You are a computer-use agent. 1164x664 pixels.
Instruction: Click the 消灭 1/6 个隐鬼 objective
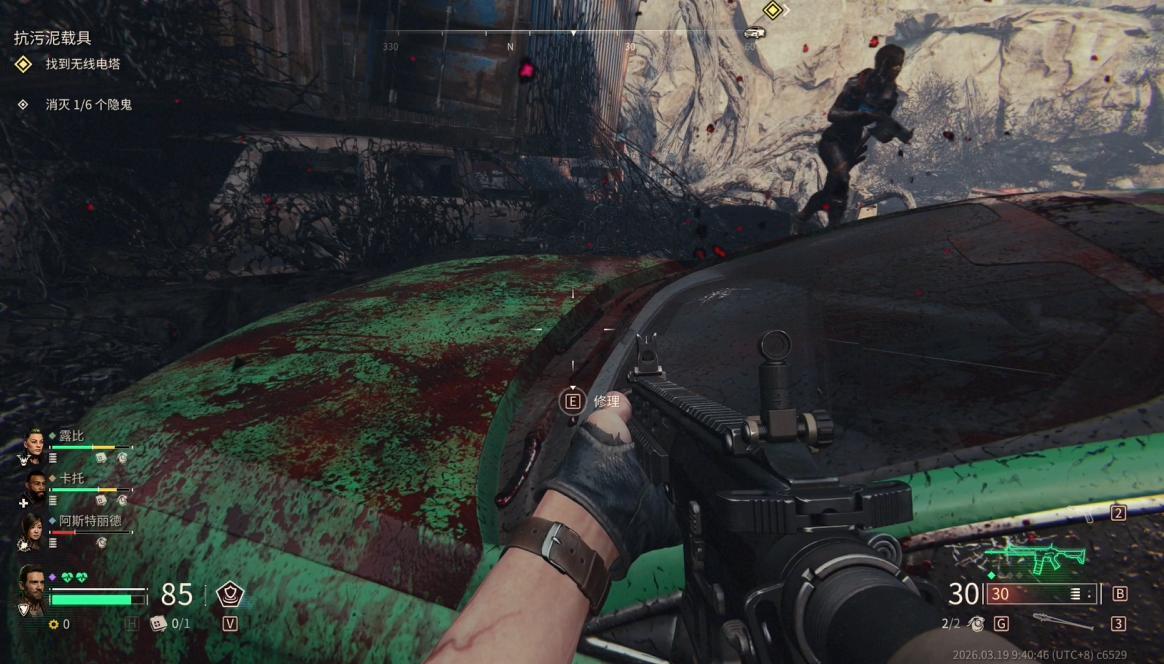pyautogui.click(x=88, y=104)
